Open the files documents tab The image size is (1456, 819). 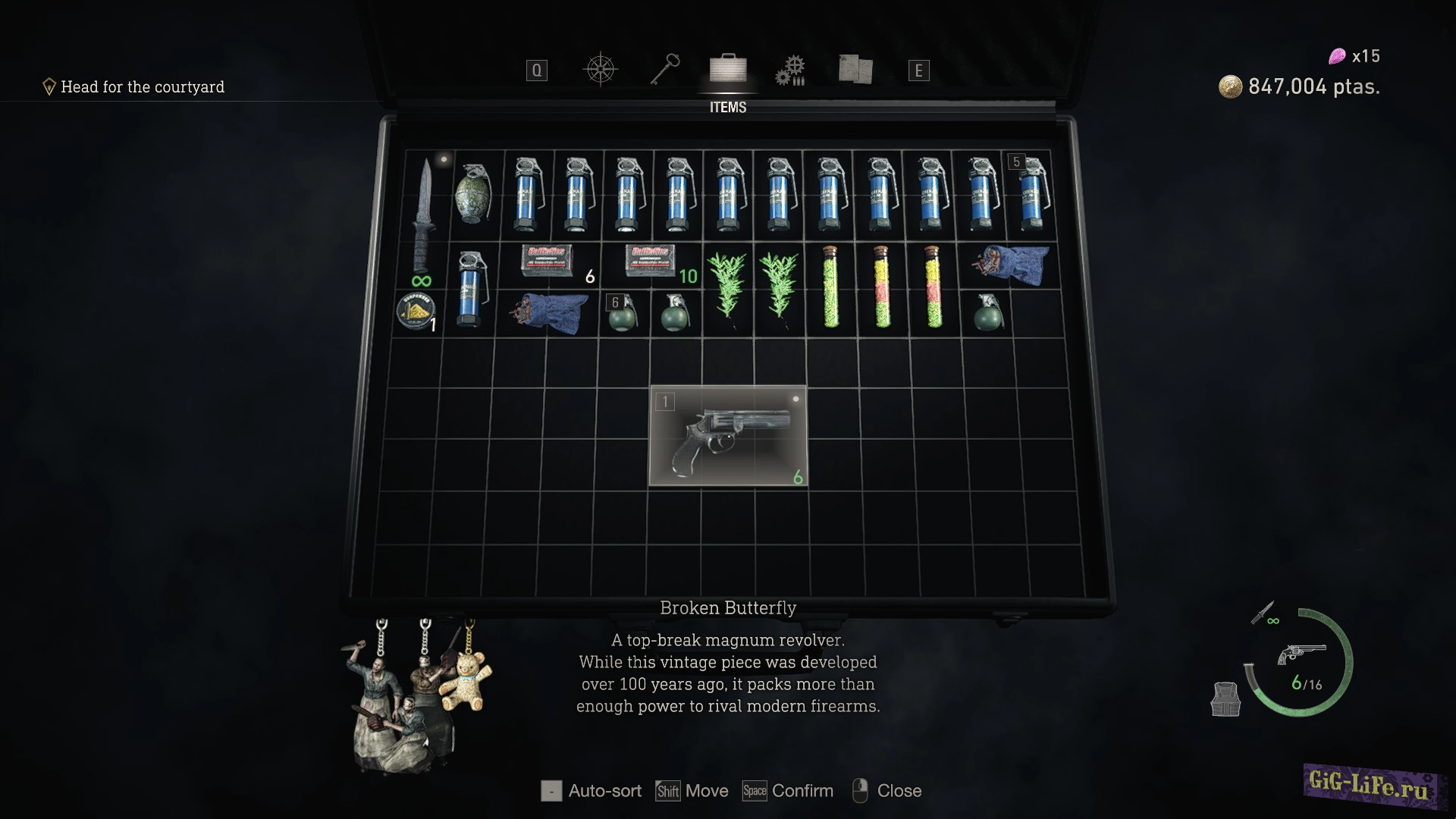[855, 70]
